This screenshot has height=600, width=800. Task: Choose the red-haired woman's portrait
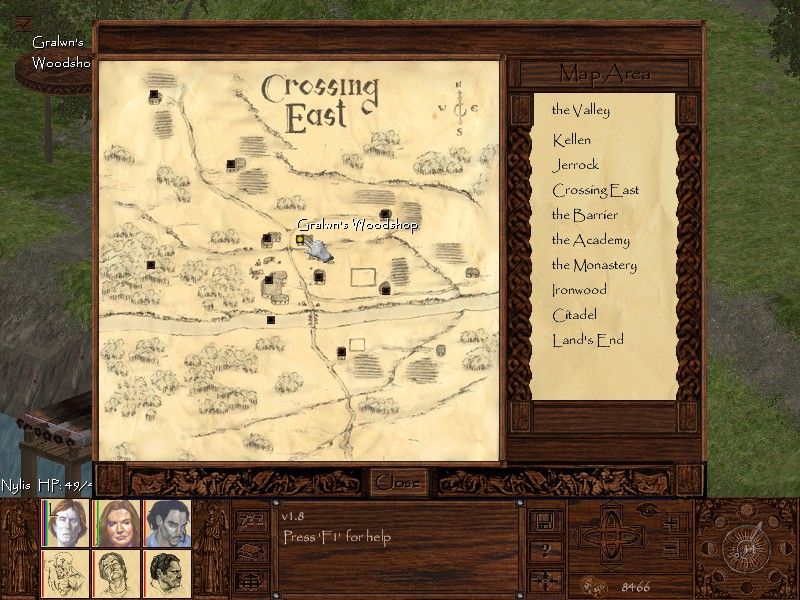(x=116, y=523)
